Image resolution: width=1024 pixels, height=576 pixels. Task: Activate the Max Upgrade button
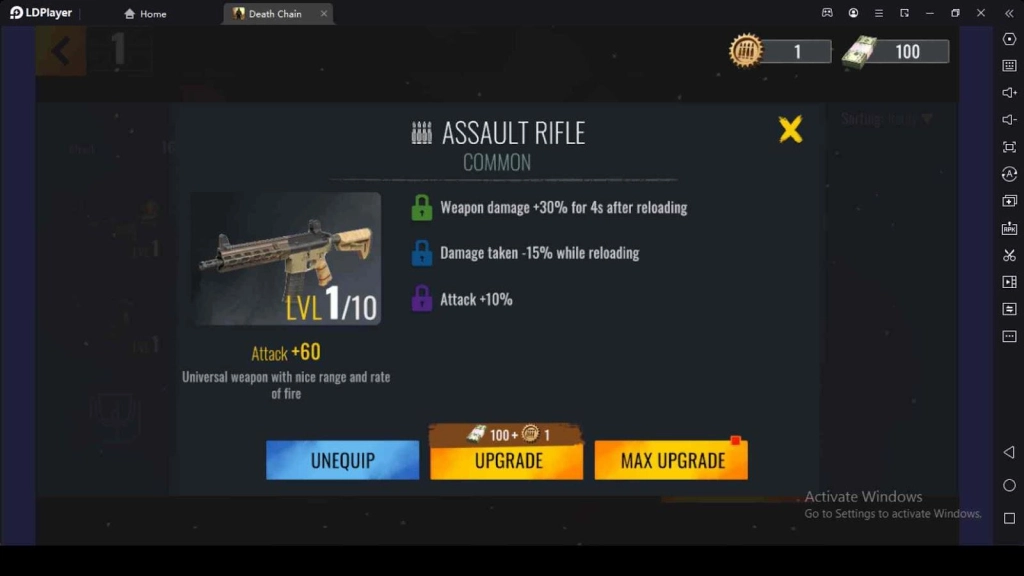click(671, 460)
